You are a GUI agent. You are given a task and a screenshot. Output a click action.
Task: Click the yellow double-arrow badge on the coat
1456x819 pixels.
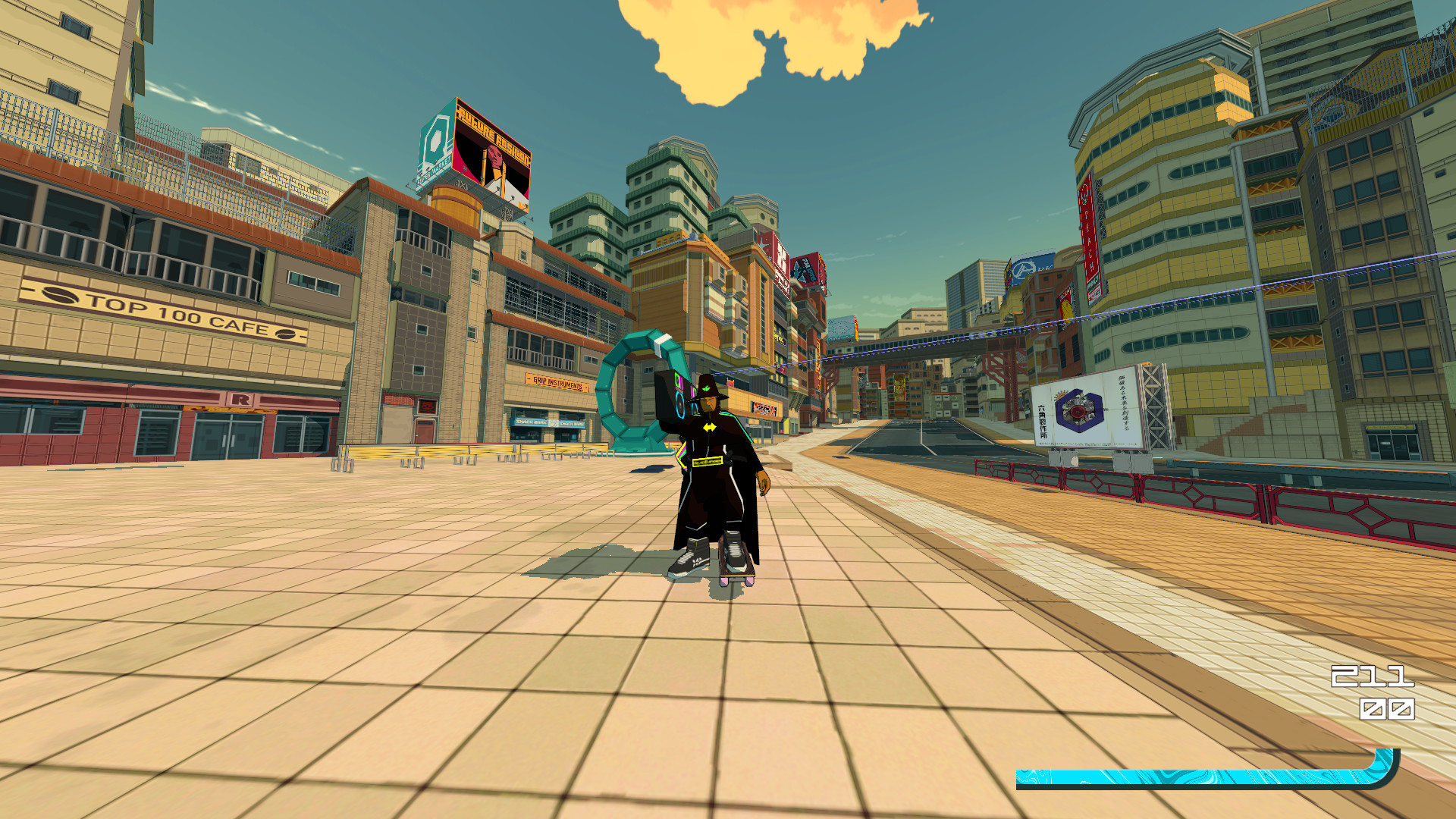coord(710,427)
